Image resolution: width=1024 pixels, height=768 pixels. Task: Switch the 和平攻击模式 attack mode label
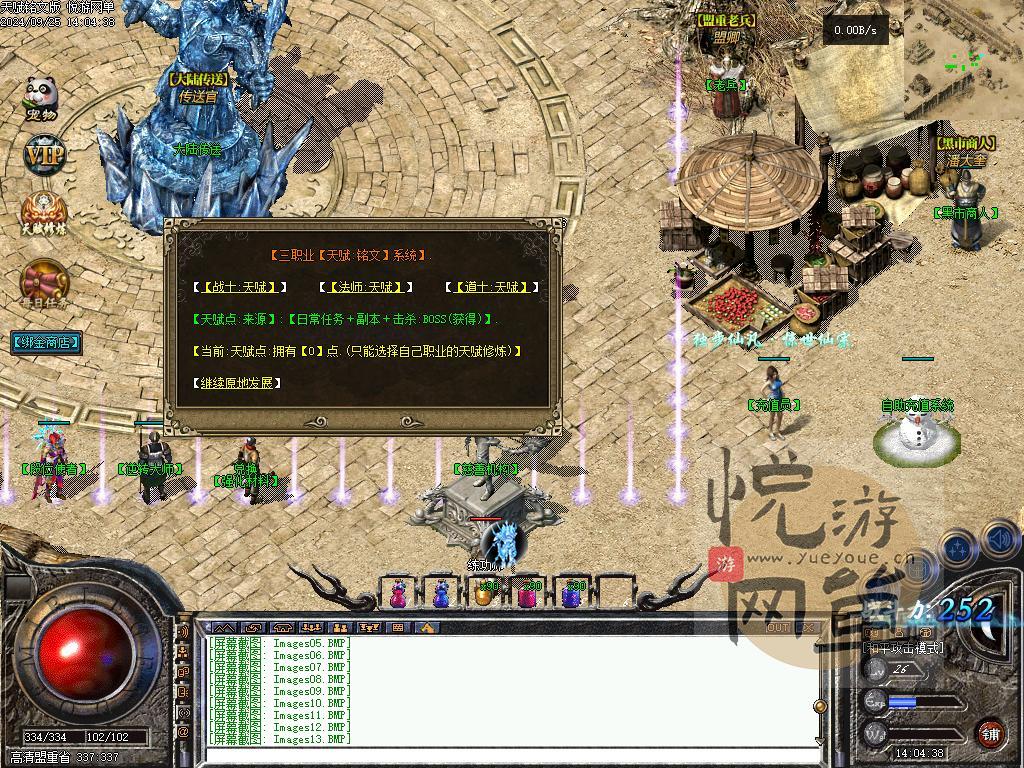pyautogui.click(x=903, y=648)
